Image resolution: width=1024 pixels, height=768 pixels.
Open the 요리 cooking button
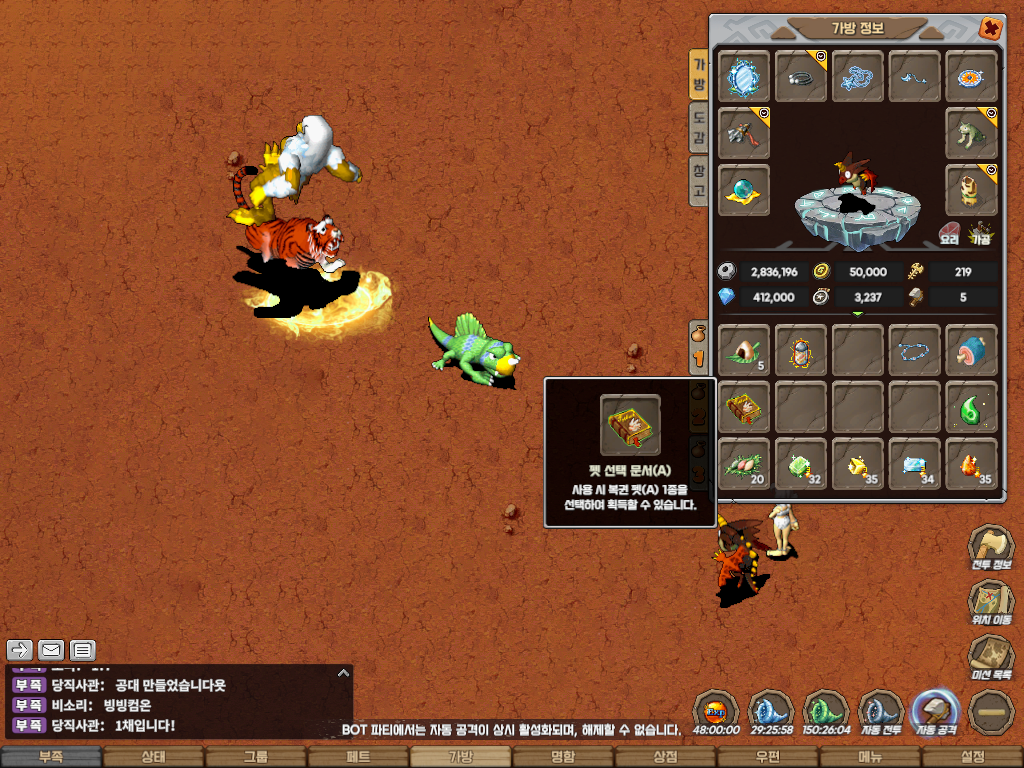coord(949,234)
